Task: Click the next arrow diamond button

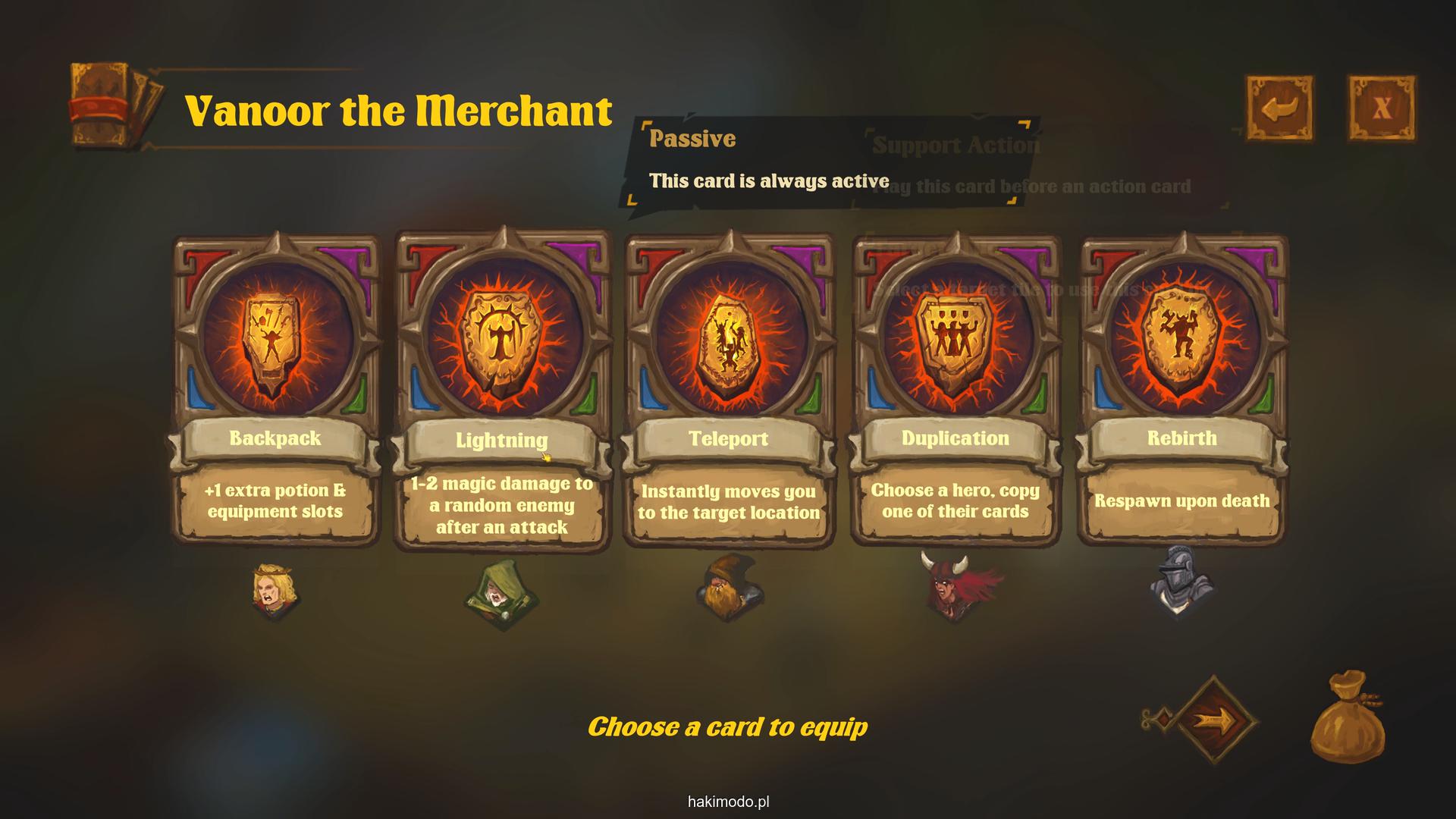Action: tap(1216, 719)
